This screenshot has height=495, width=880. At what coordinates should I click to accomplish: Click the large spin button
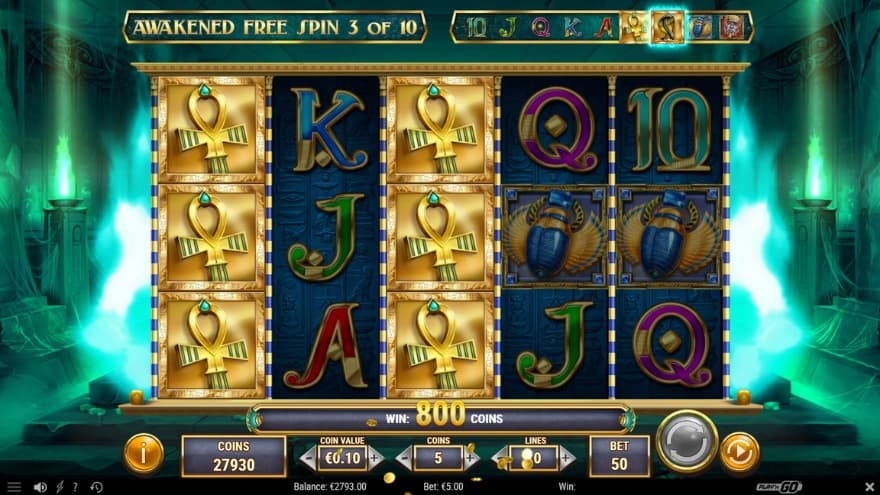(x=687, y=441)
